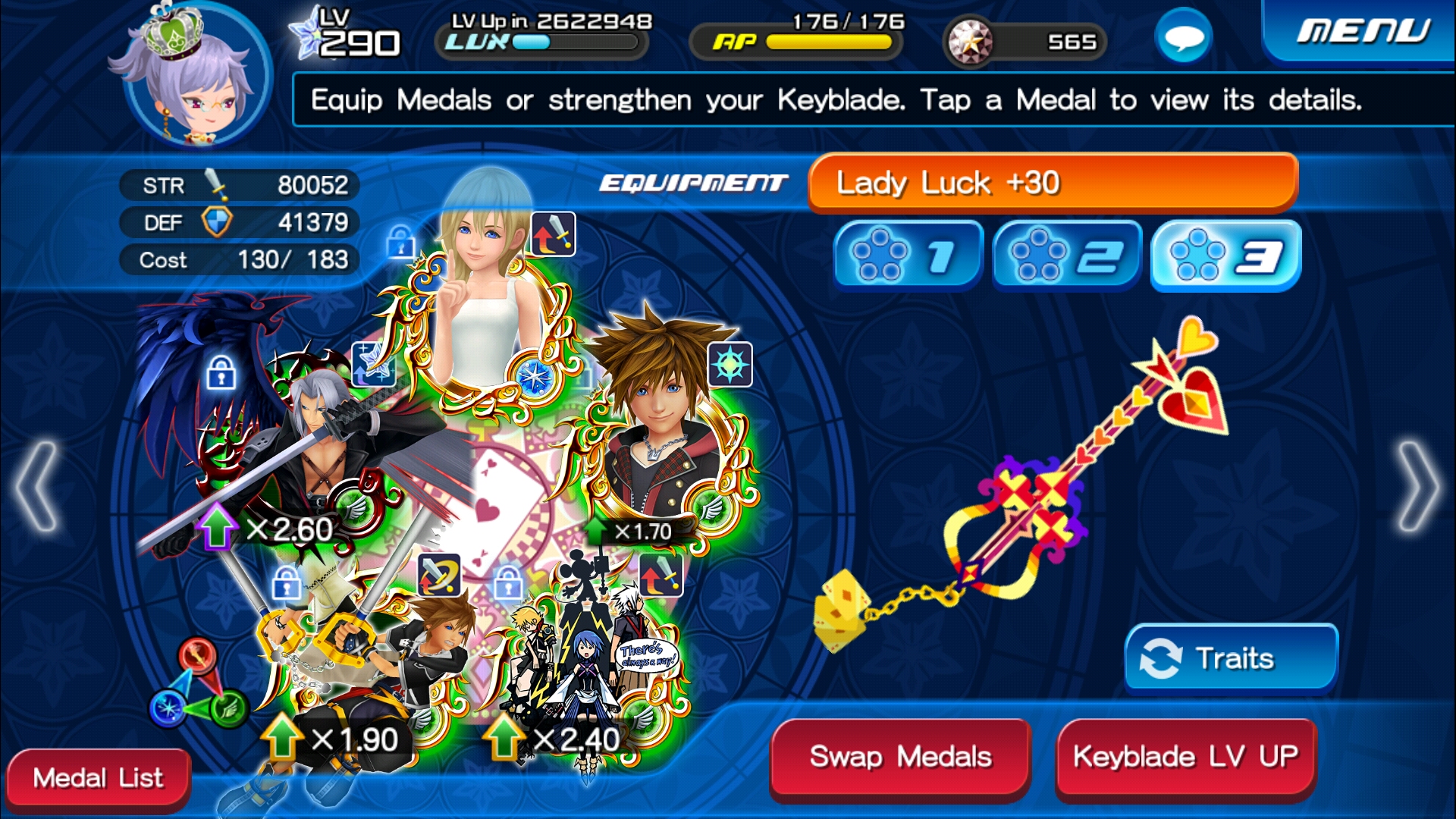Go to the next Keyblade with right arrow
Viewport: 1456px width, 819px height.
coord(1418,487)
